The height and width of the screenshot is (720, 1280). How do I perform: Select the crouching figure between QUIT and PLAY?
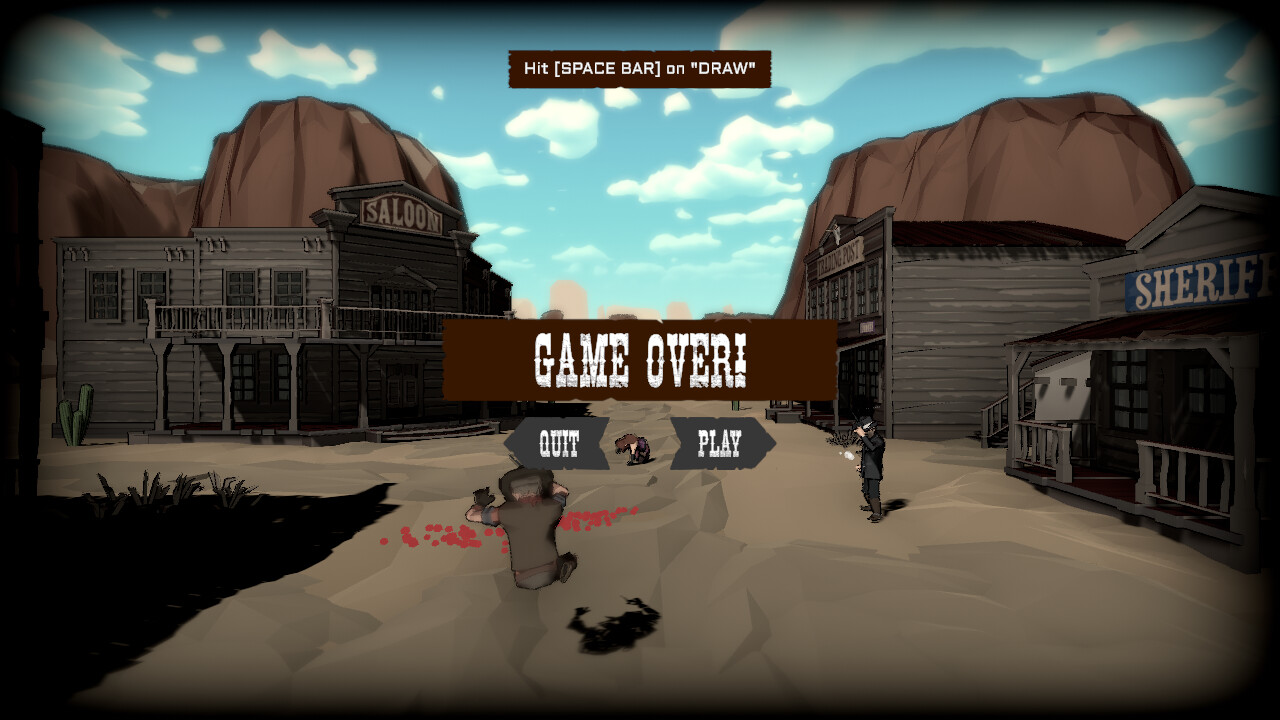coord(632,447)
